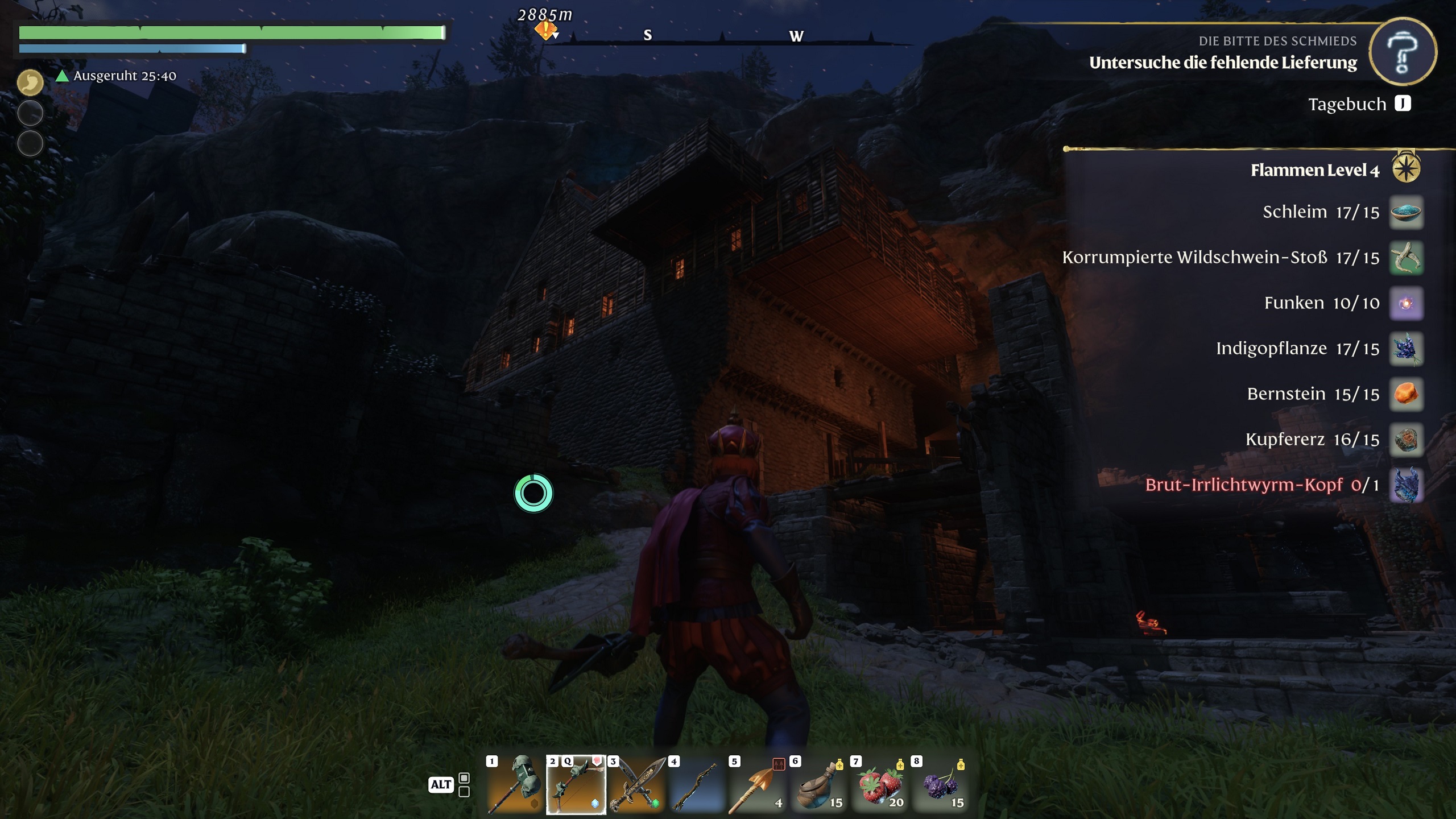Select the Schleim requirement item icon
The width and height of the screenshot is (1456, 819).
click(1406, 212)
